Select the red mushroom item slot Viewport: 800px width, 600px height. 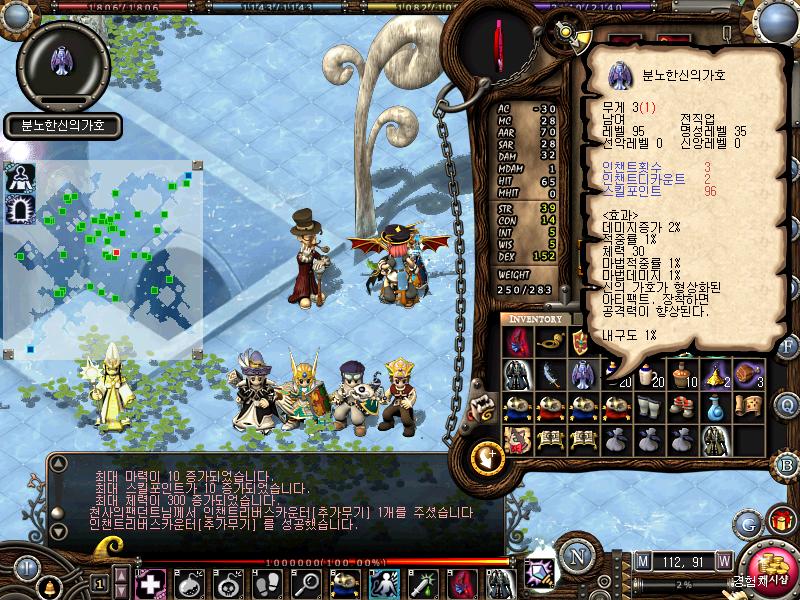pyautogui.click(x=682, y=406)
